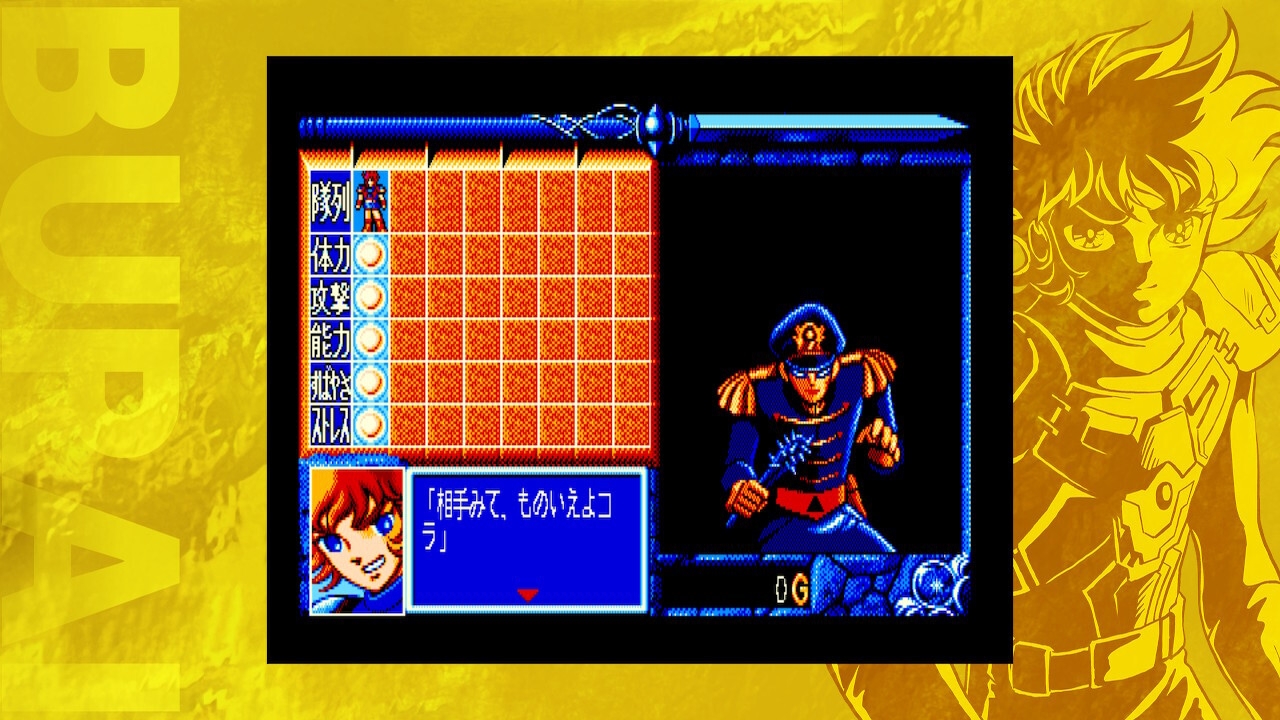Screen dimensions: 1280x720
Task: Click the すばやさ orb status slider
Action: pos(368,380)
